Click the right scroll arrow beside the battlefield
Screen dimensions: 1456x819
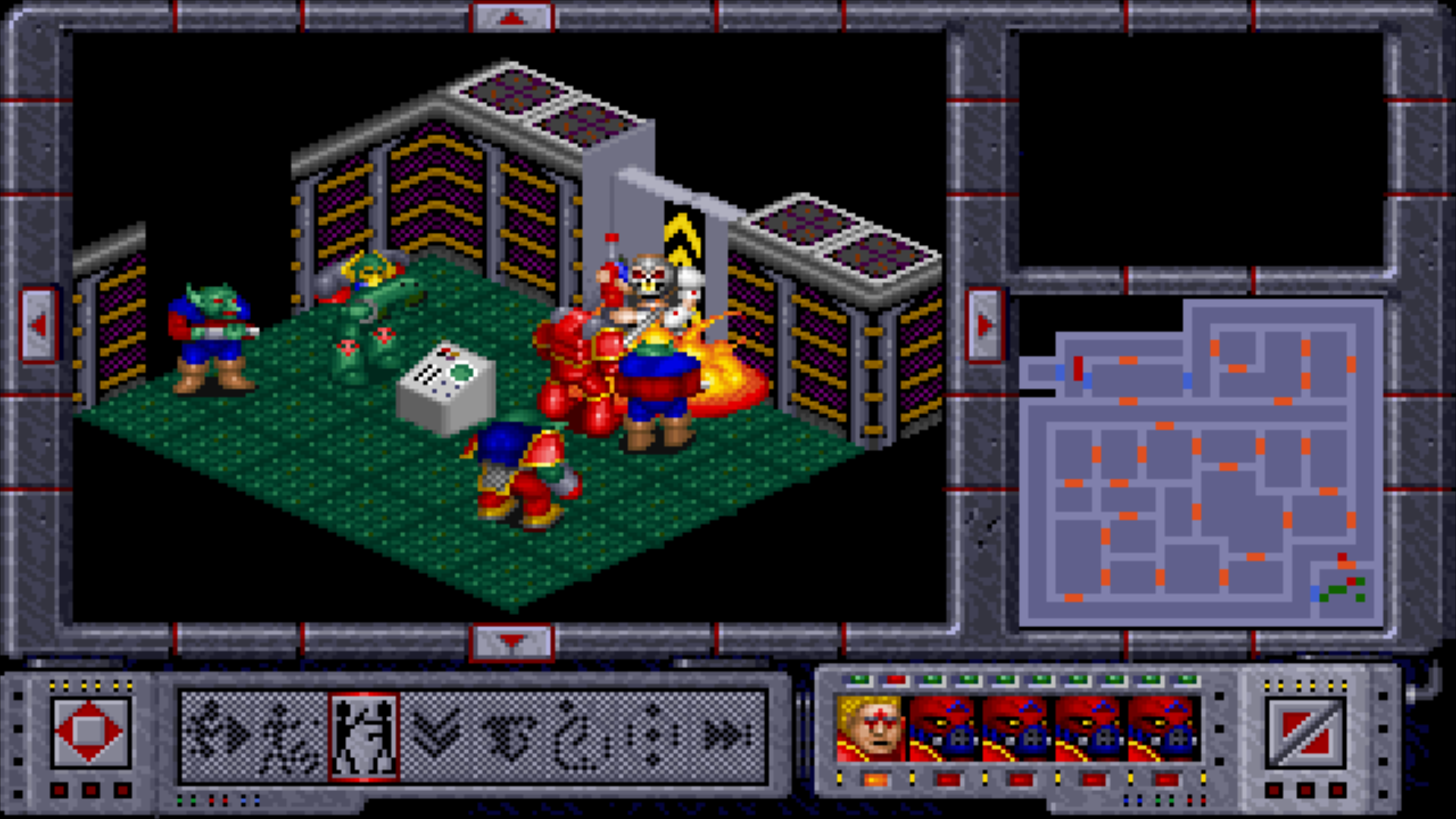986,326
